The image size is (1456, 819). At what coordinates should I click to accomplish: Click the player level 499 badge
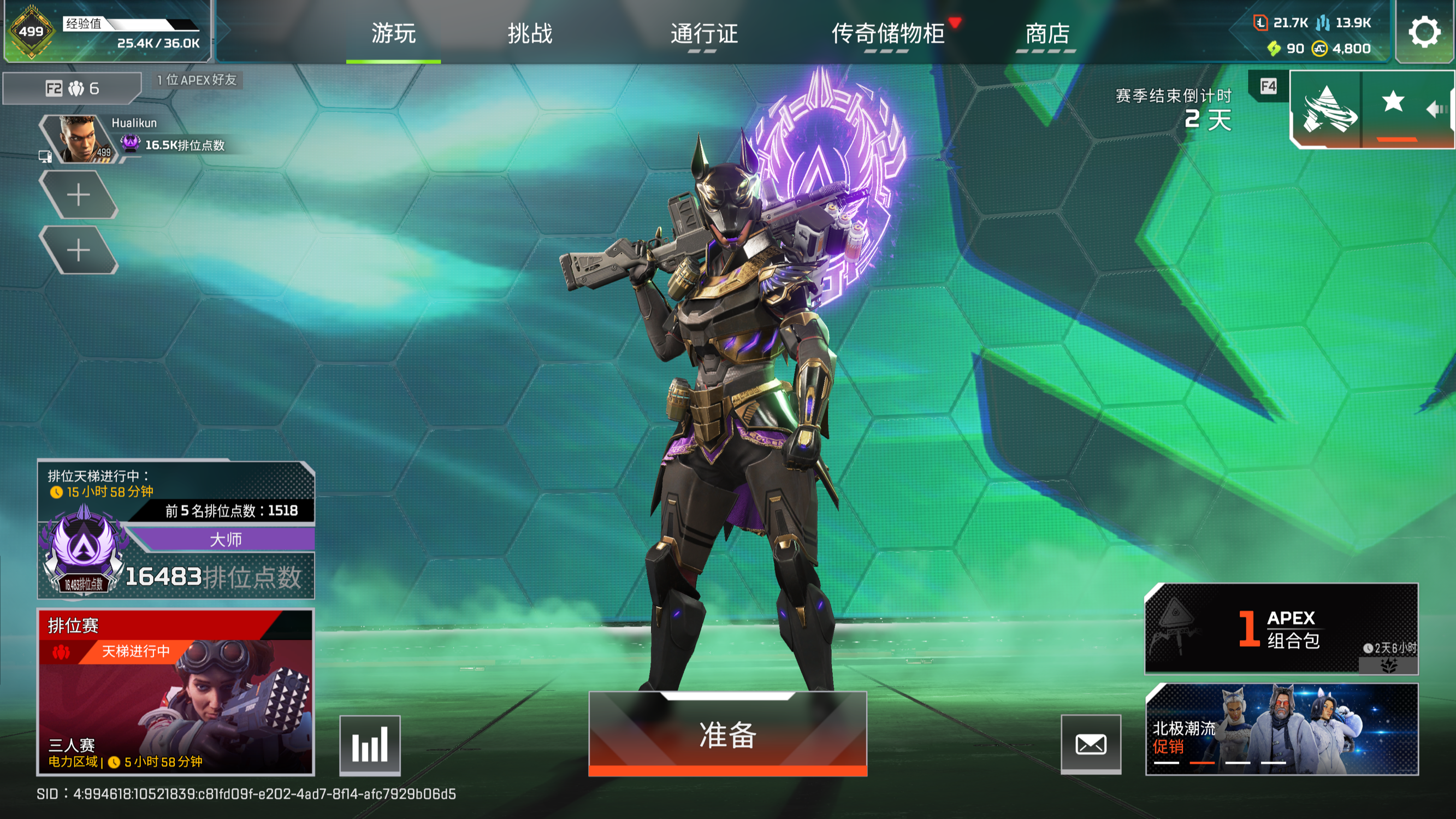click(31, 32)
